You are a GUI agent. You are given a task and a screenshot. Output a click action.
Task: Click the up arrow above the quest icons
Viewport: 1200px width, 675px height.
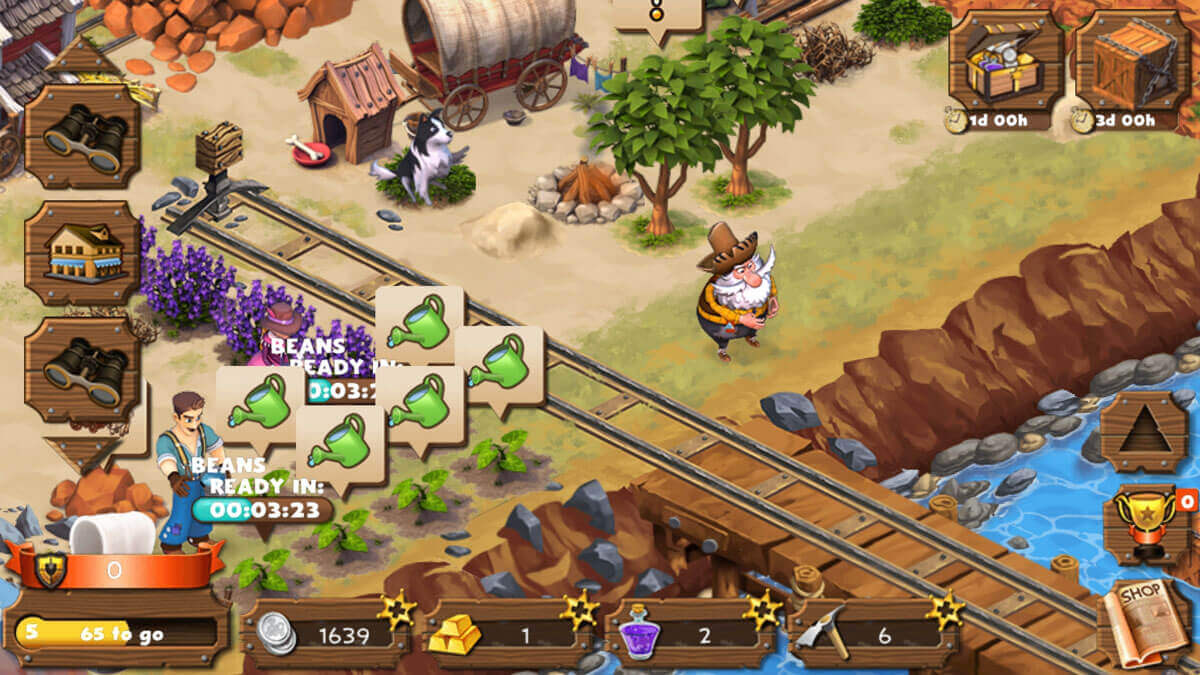[x=83, y=58]
